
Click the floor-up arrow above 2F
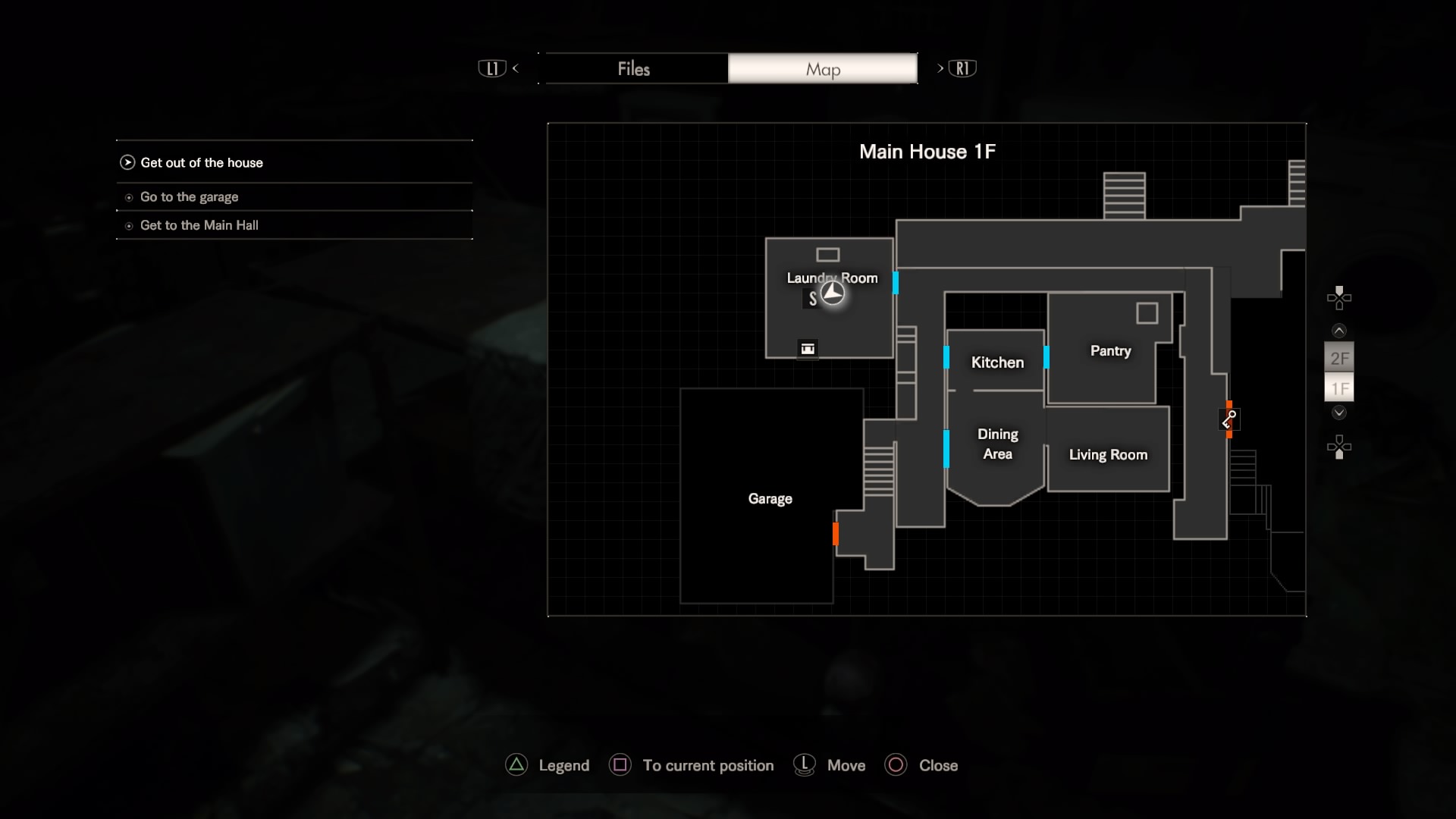tap(1339, 331)
